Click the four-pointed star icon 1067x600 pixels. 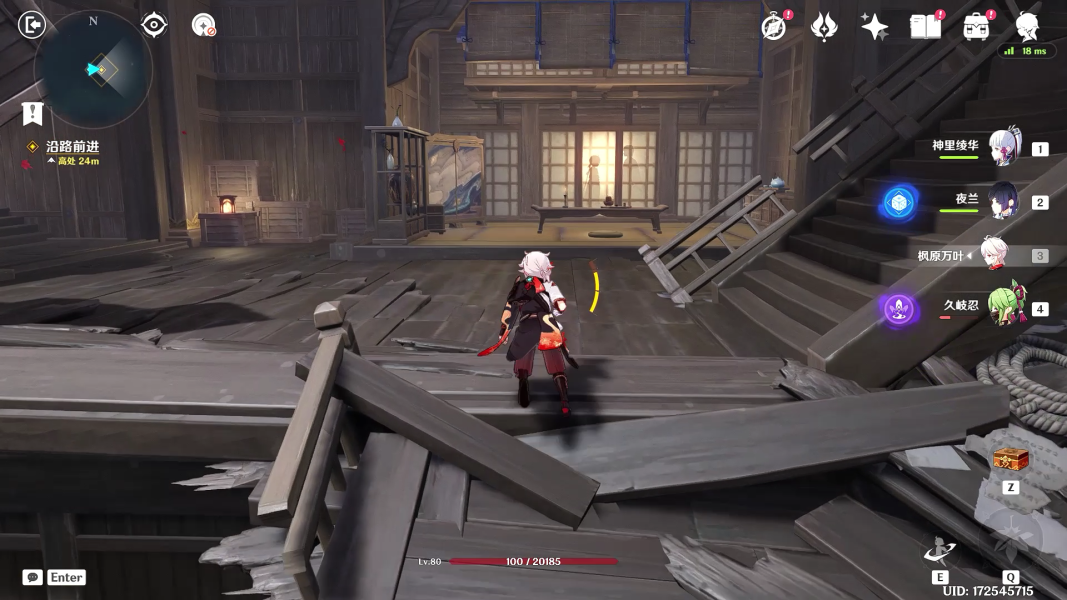click(x=875, y=27)
